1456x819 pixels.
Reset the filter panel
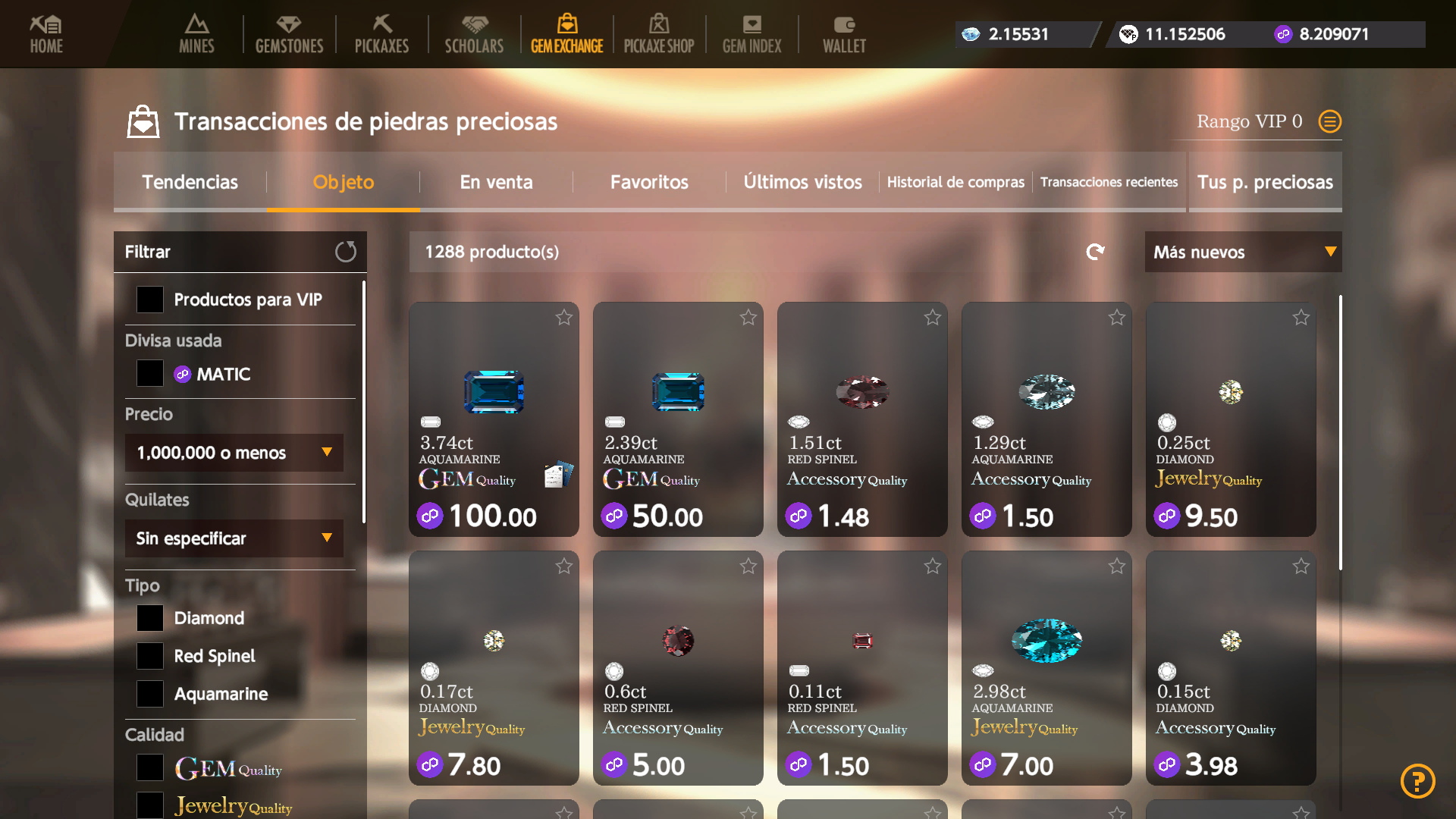(x=346, y=252)
